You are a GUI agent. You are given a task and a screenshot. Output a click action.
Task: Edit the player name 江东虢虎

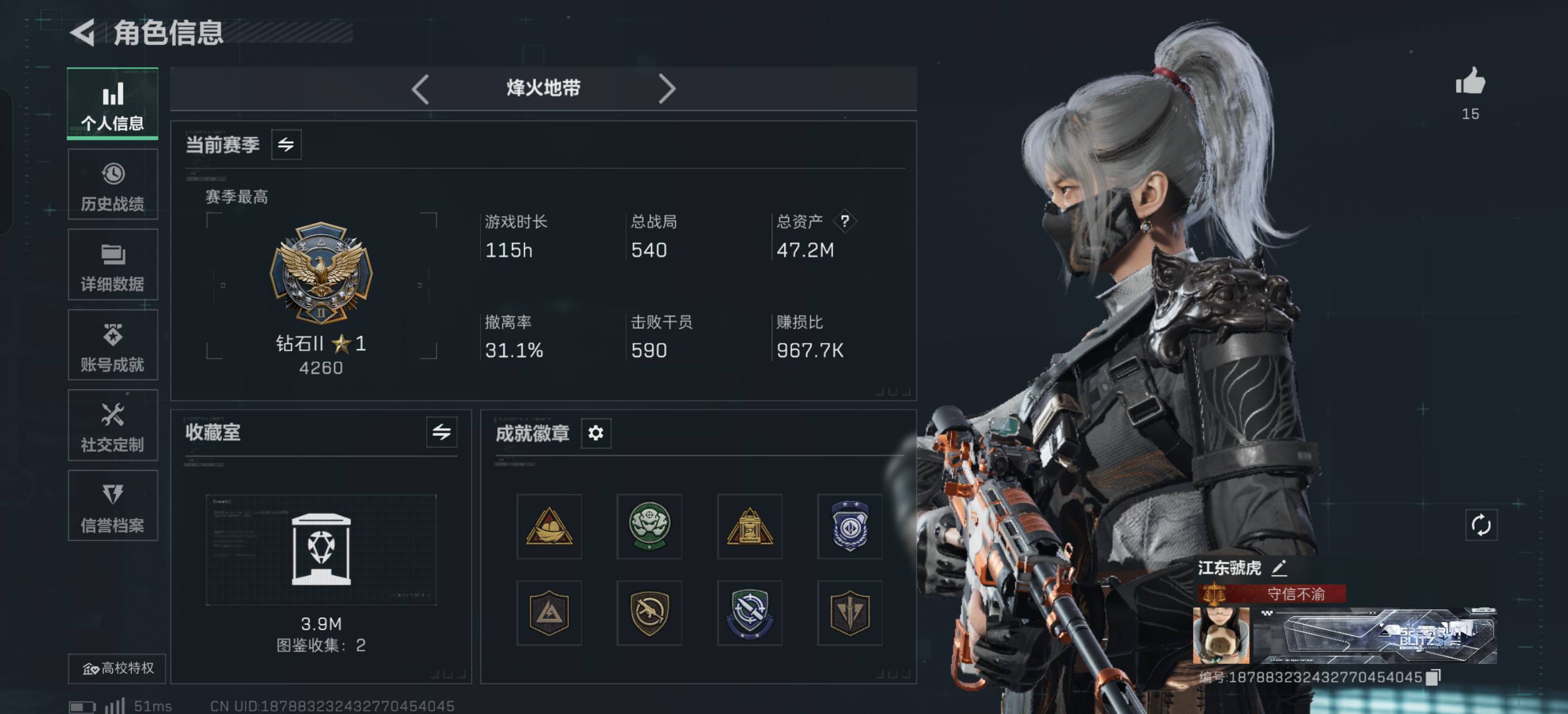click(x=1279, y=568)
